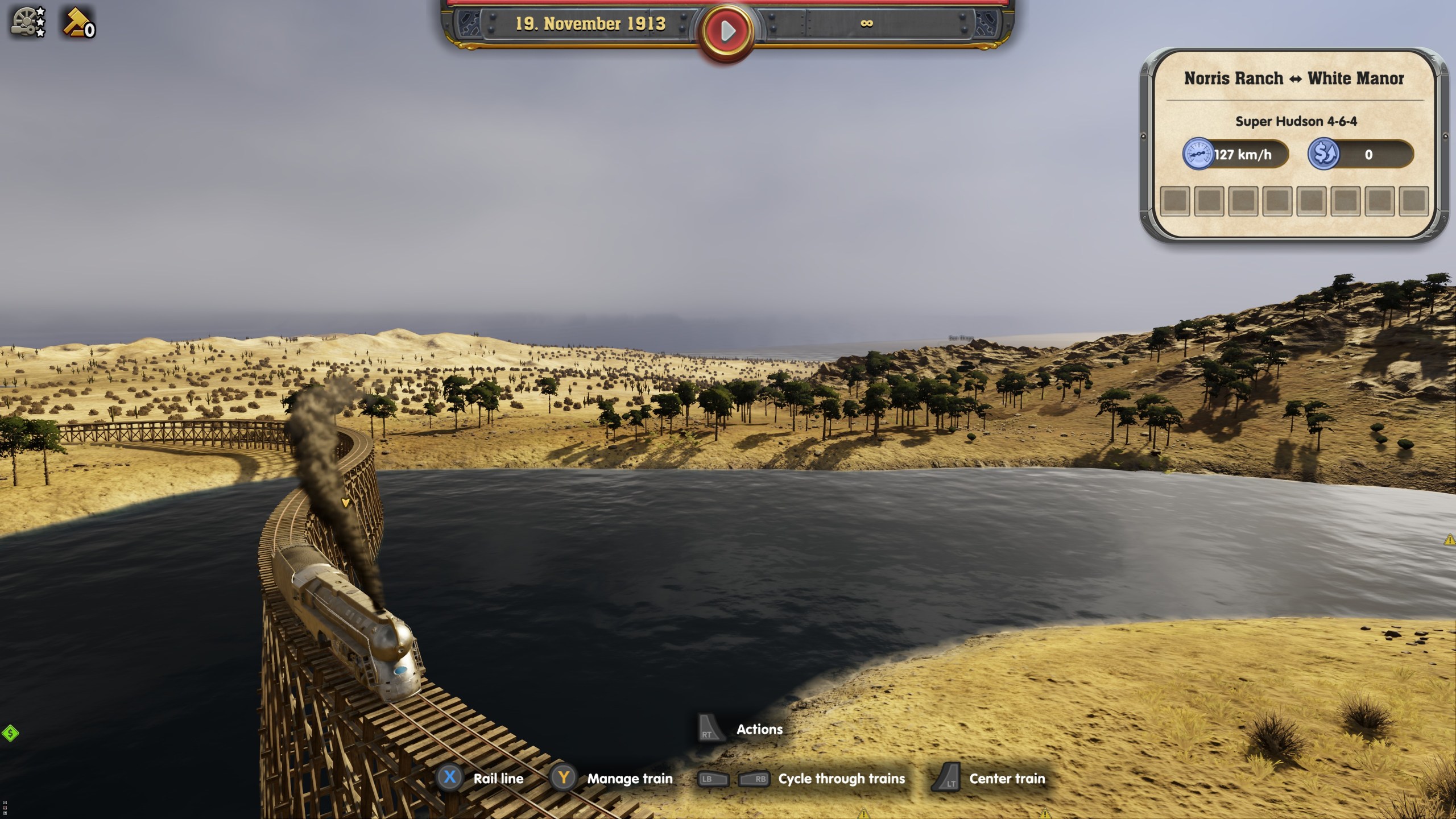1456x819 pixels.
Task: Toggle the infinity game speed setting
Action: click(x=868, y=24)
